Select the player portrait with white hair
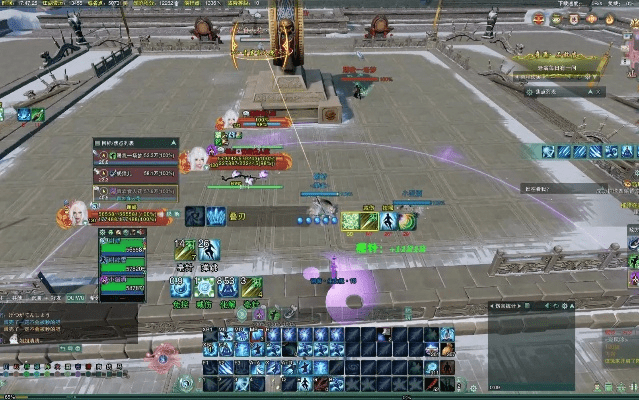 [77, 212]
